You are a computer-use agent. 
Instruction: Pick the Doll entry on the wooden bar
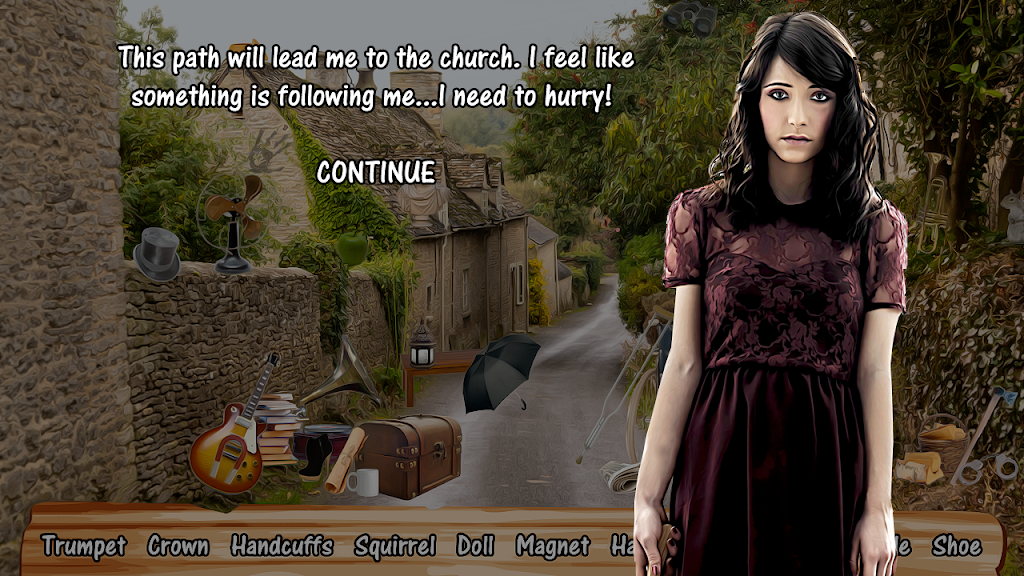click(x=476, y=546)
